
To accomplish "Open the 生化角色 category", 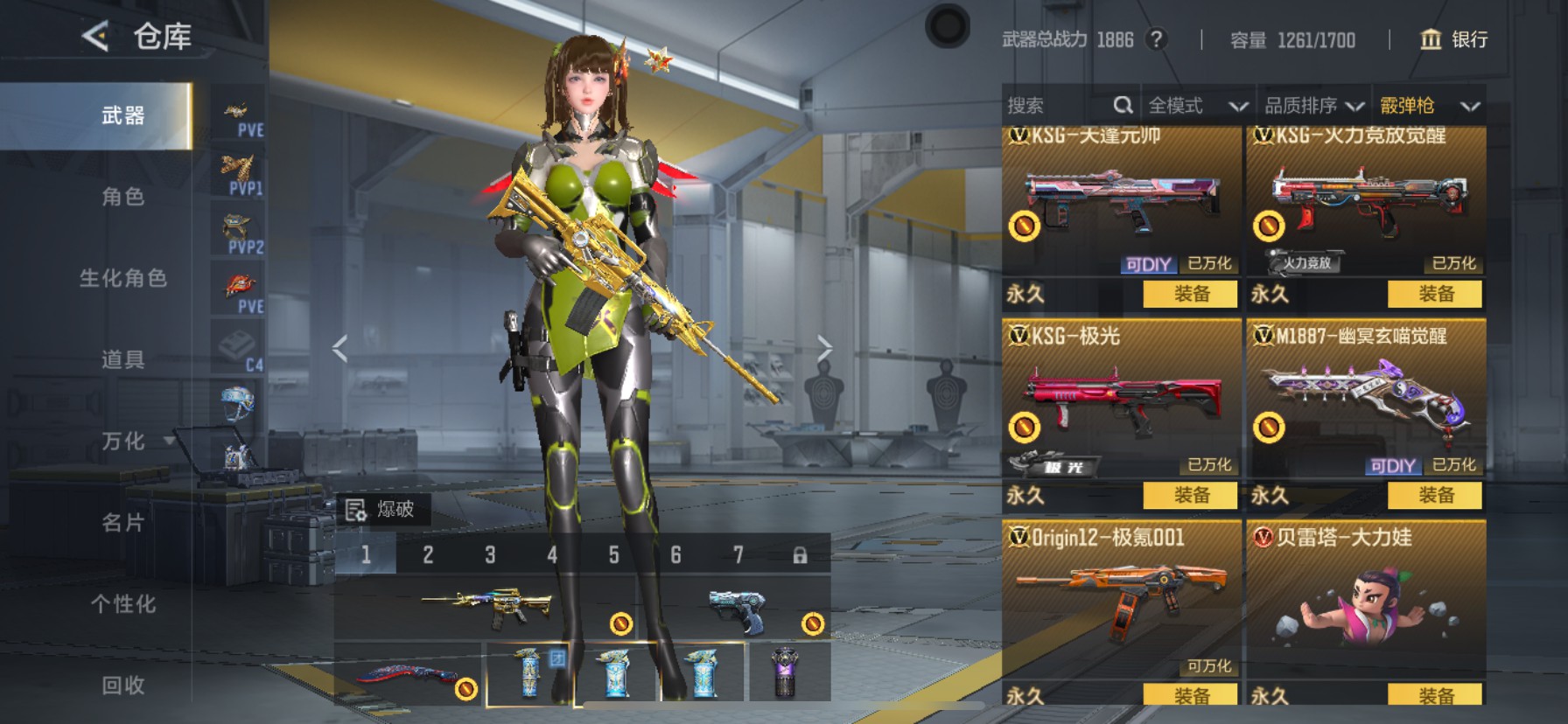I will [x=122, y=278].
